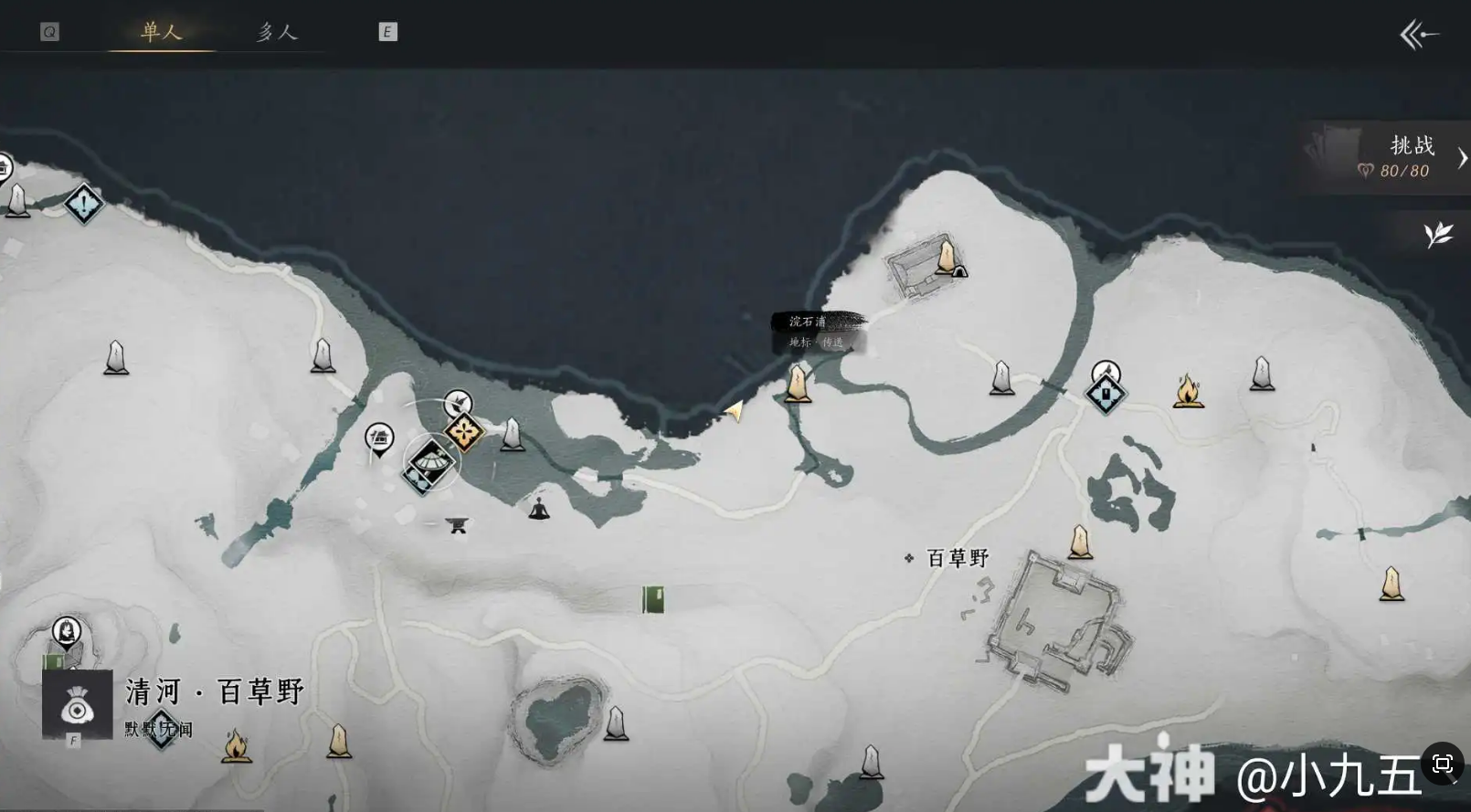Switch to the 多人 (multiplayer) tab

[277, 32]
